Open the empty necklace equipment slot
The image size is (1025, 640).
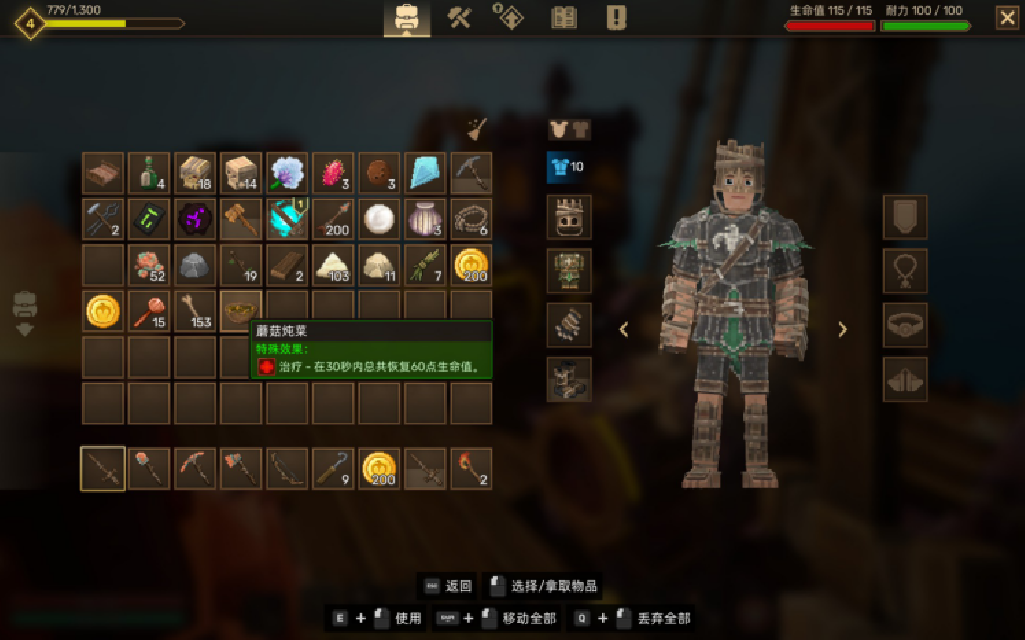click(x=905, y=271)
